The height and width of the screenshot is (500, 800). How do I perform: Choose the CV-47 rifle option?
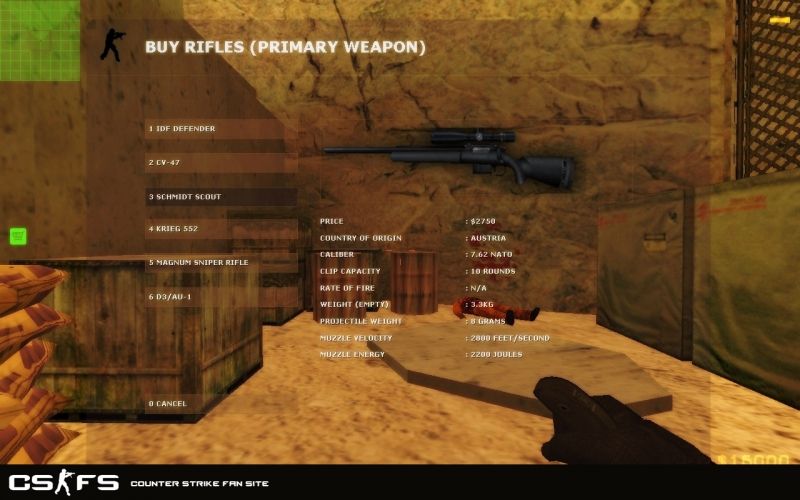[x=220, y=162]
